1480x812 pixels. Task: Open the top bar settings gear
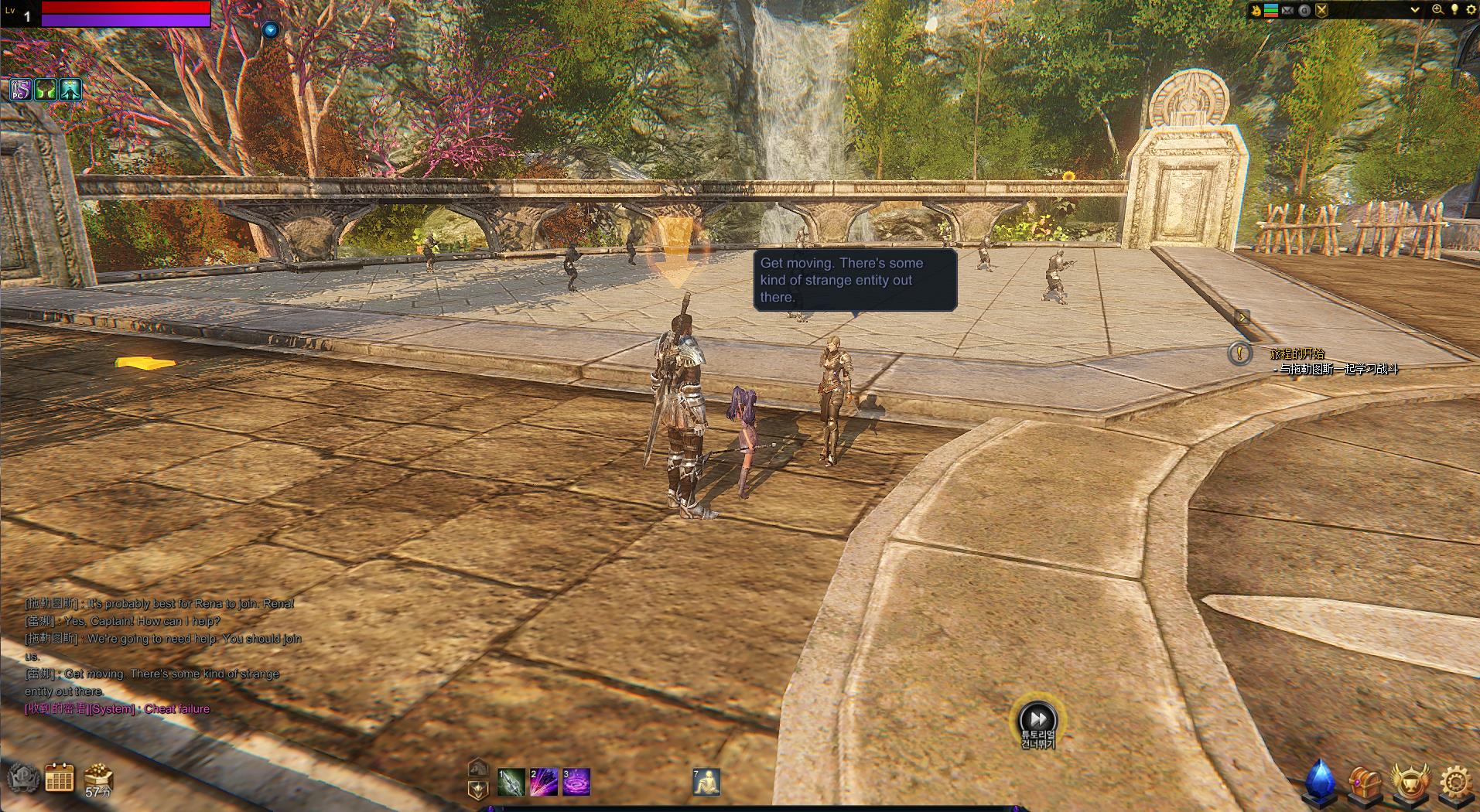[x=1471, y=10]
